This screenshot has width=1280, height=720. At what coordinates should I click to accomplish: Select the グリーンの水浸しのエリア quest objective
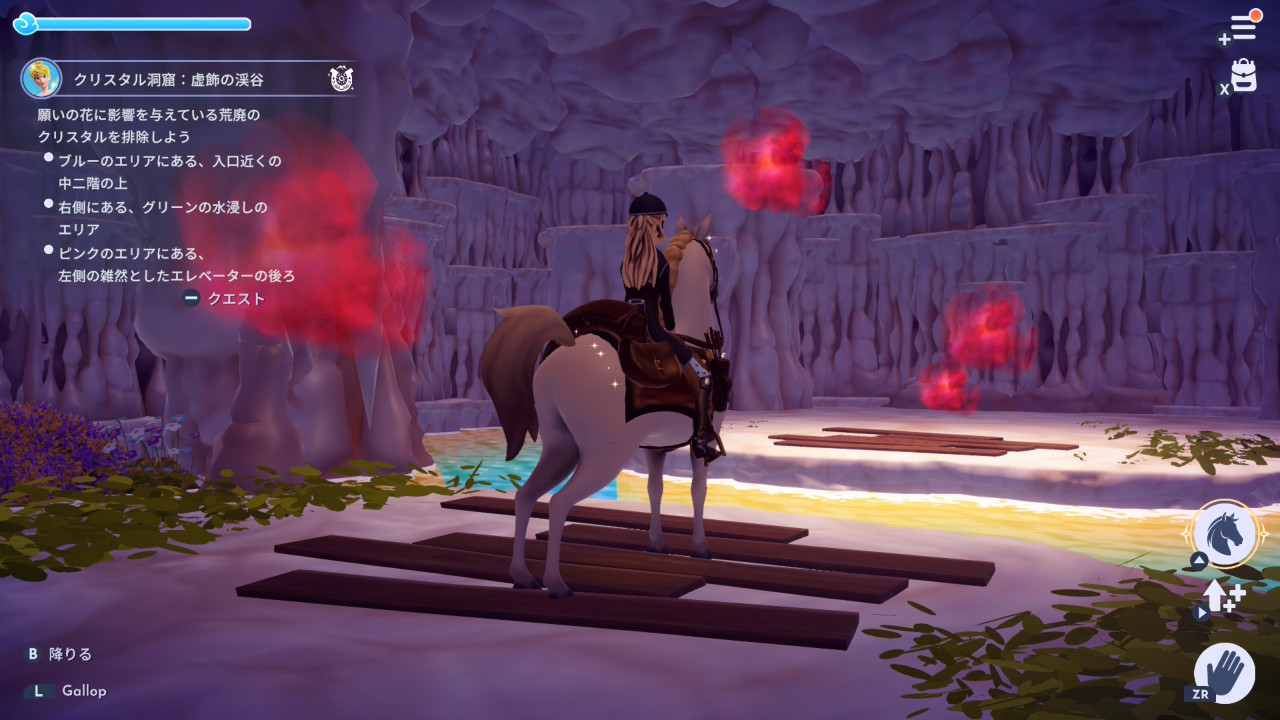click(x=162, y=218)
